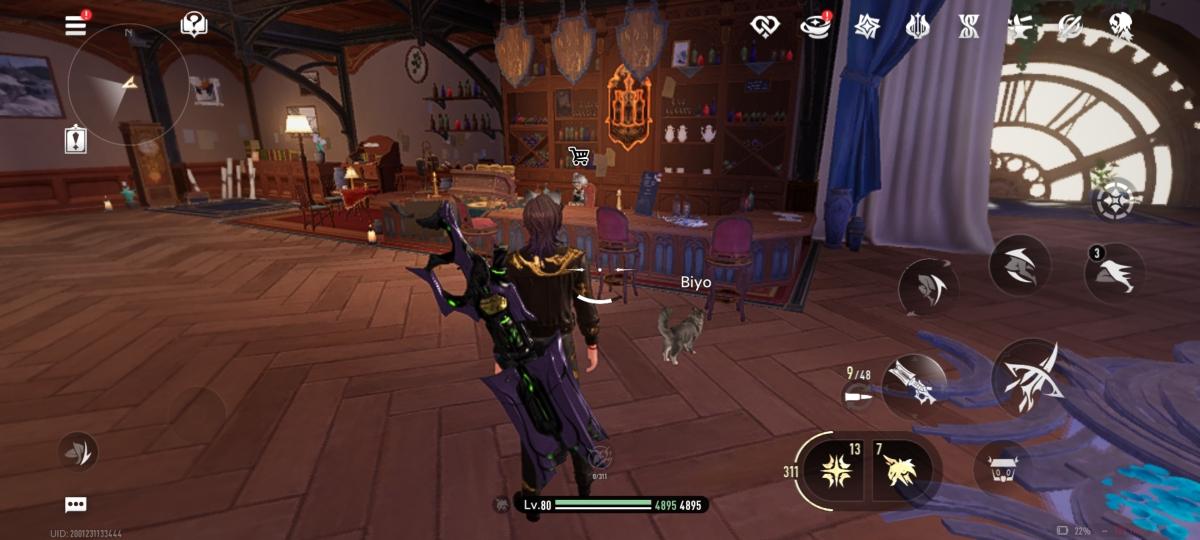This screenshot has width=1200, height=540.
Task: Open the anvil and star icon
Action: click(1019, 27)
